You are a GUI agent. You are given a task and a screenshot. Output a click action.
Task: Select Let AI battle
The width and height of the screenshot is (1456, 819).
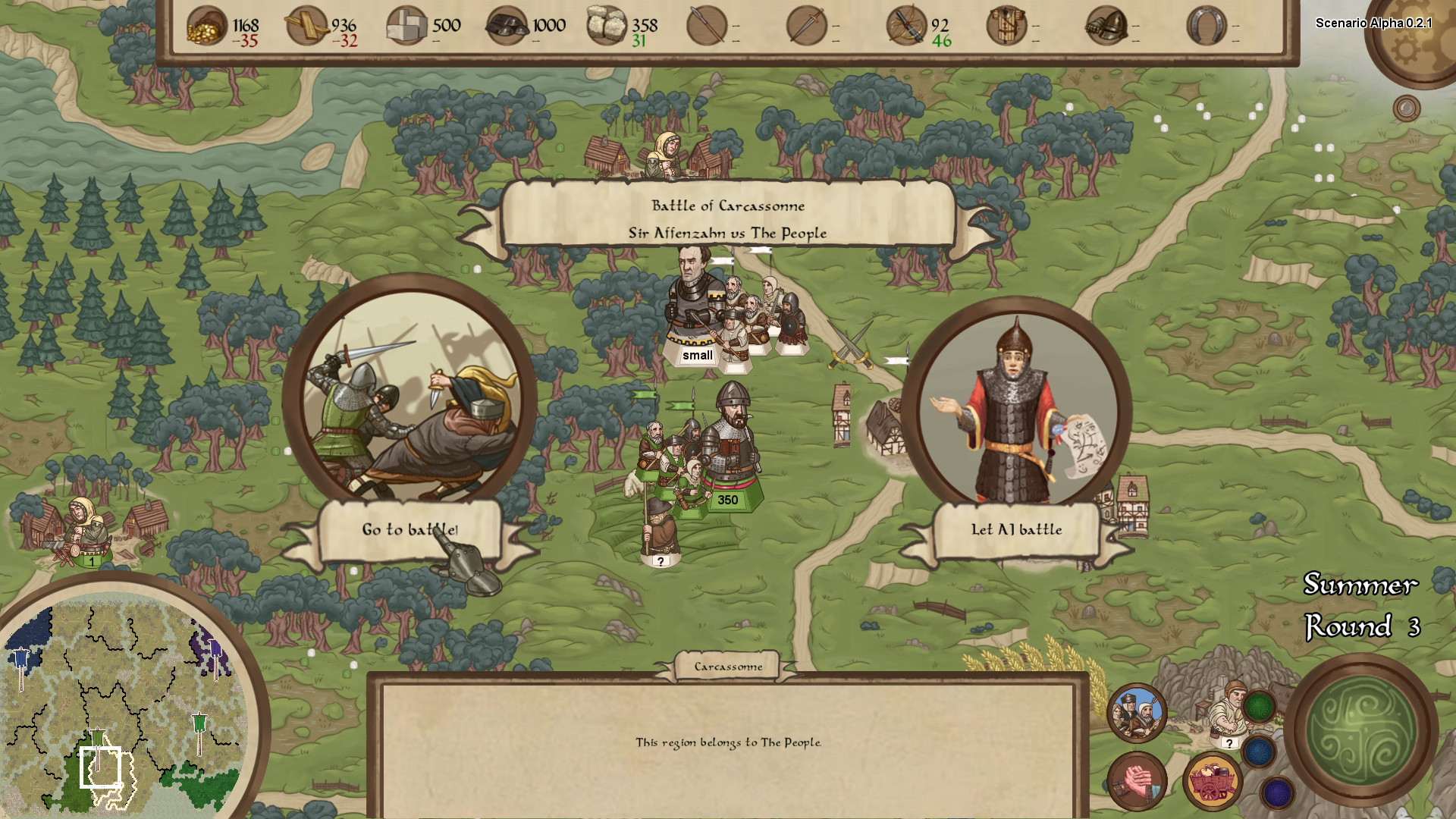click(x=1016, y=529)
